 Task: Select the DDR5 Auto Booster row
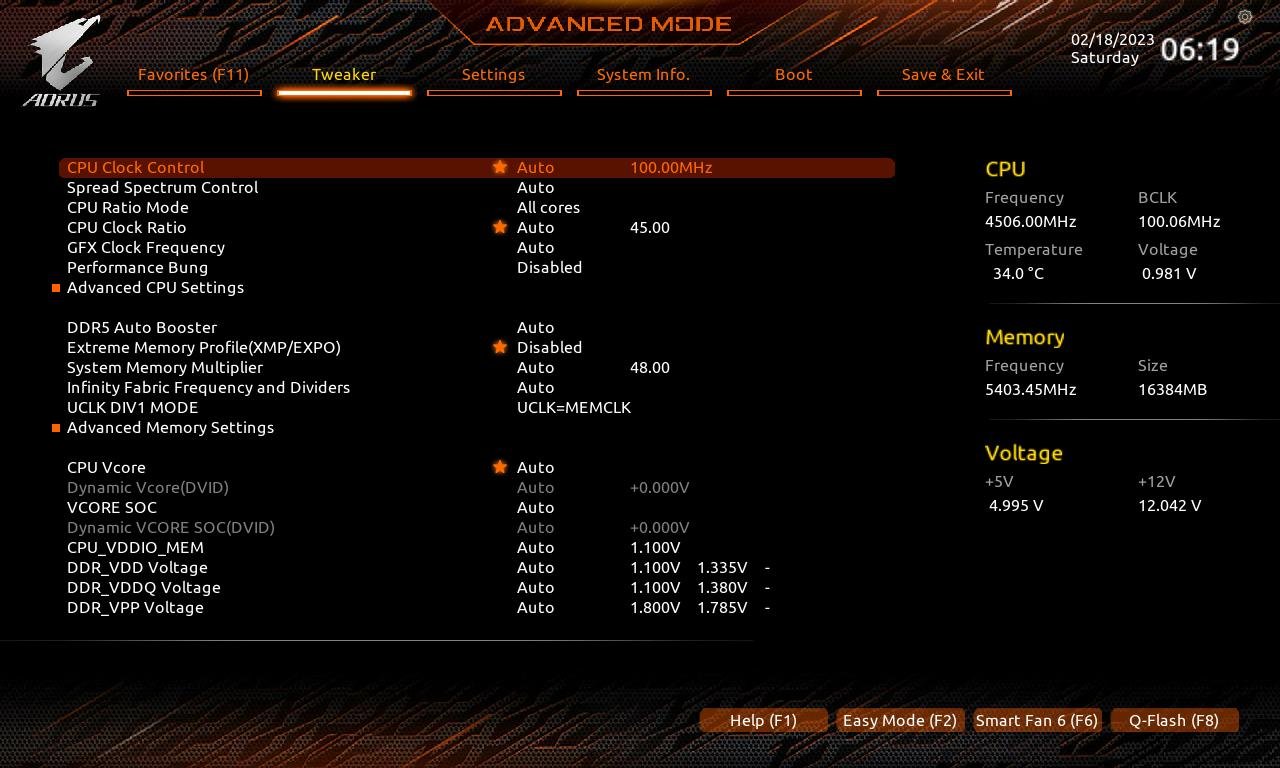point(142,327)
